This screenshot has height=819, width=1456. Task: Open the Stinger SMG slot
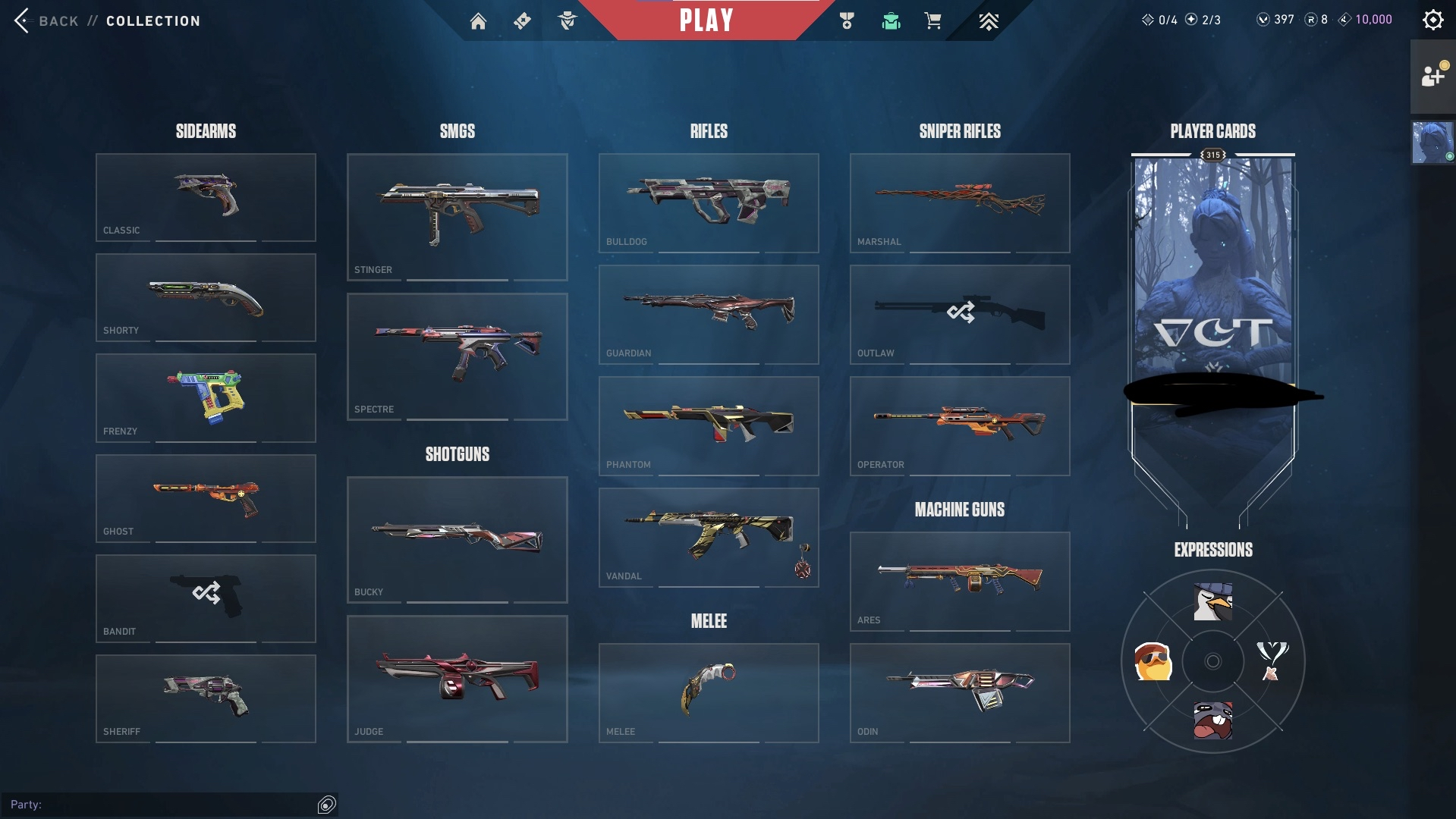[457, 217]
